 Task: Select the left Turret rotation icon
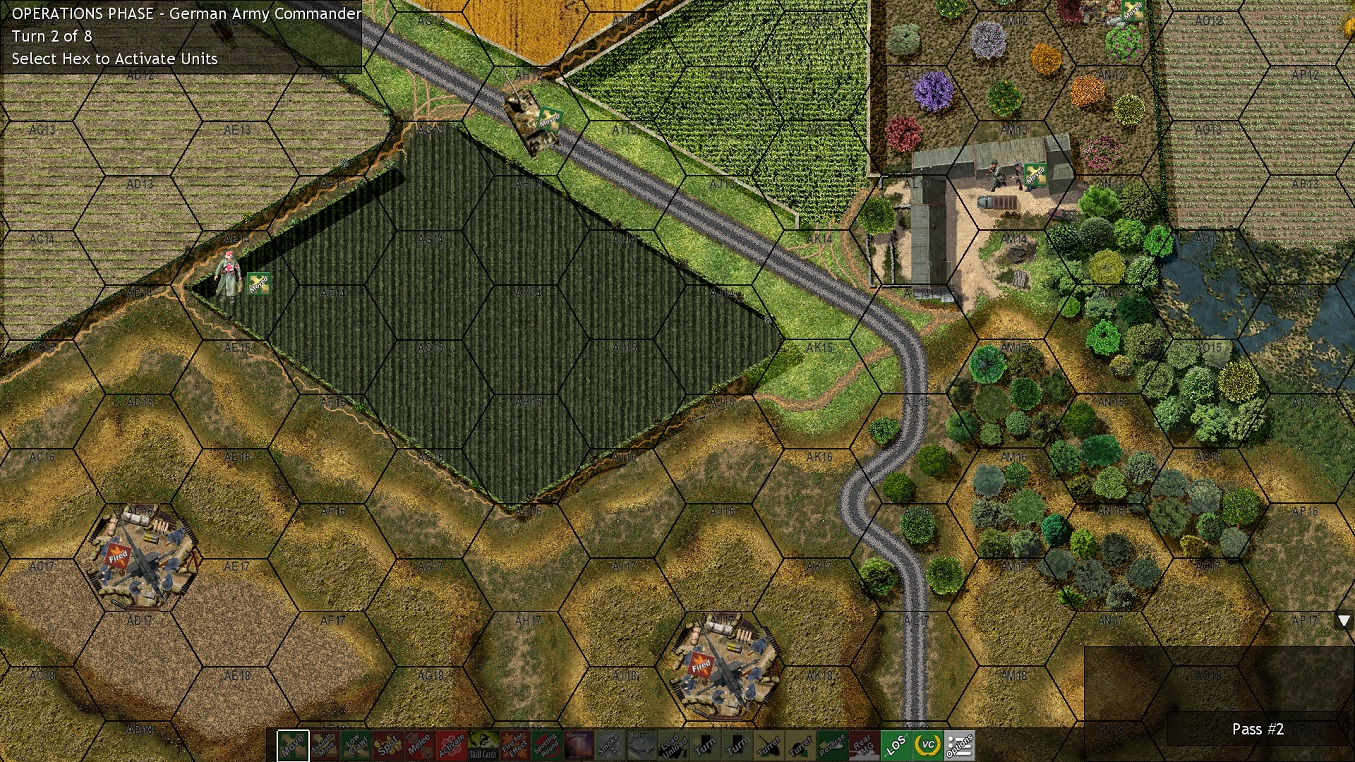tap(770, 745)
